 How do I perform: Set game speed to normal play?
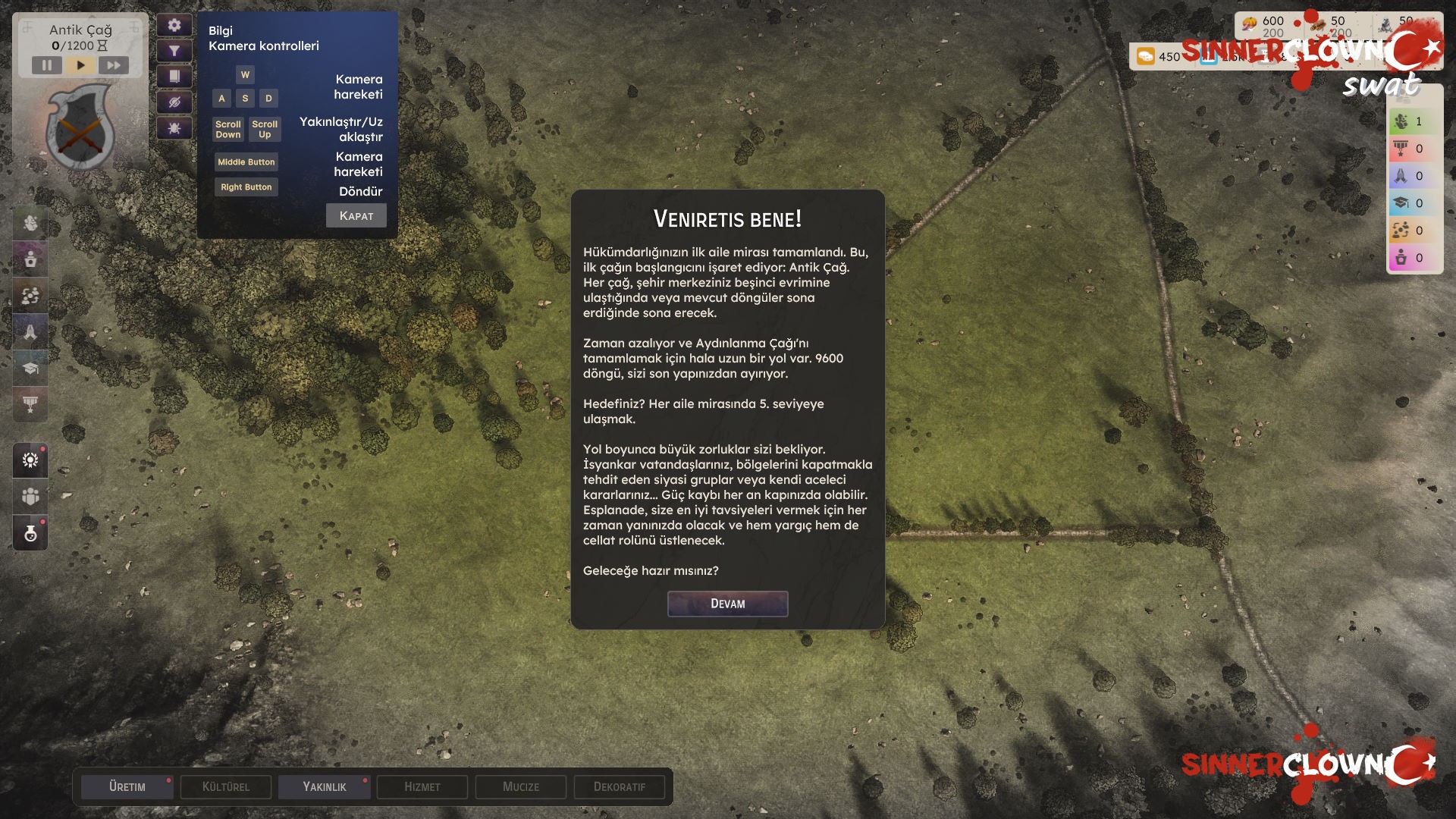[80, 65]
